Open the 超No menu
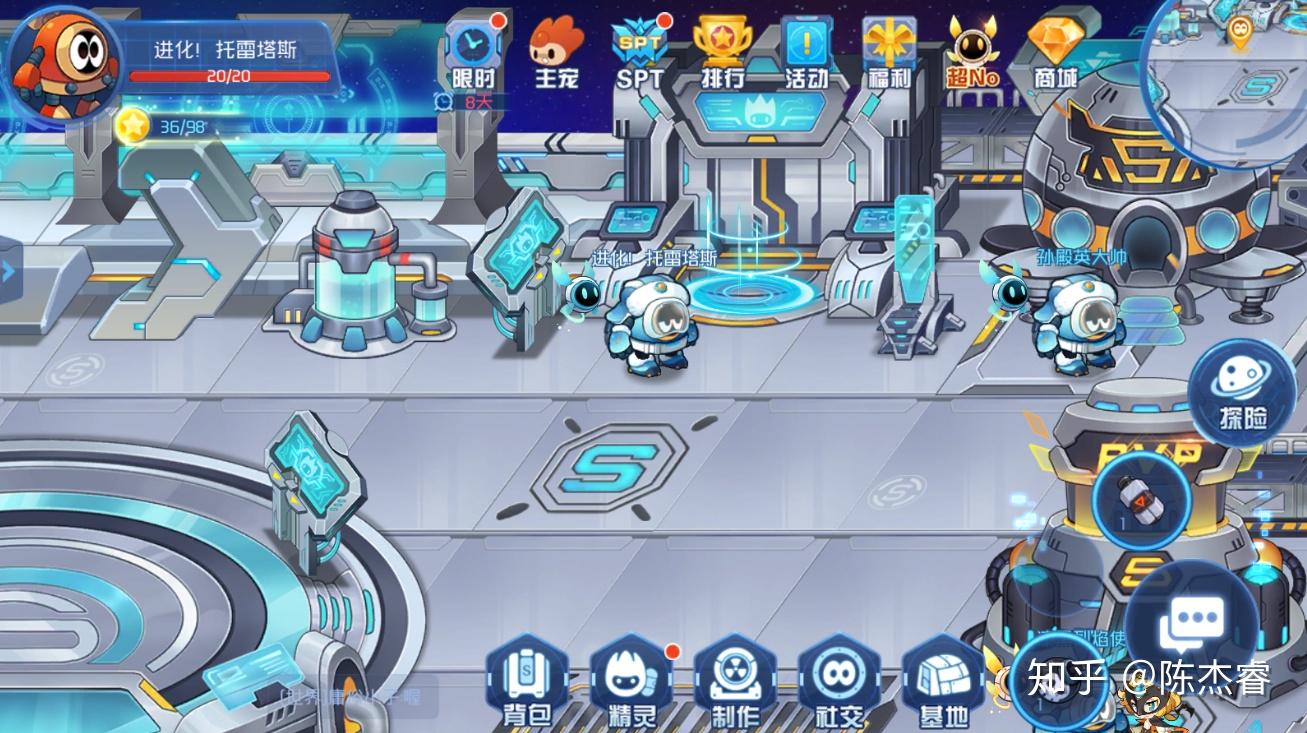The height and width of the screenshot is (733, 1307). click(x=973, y=53)
